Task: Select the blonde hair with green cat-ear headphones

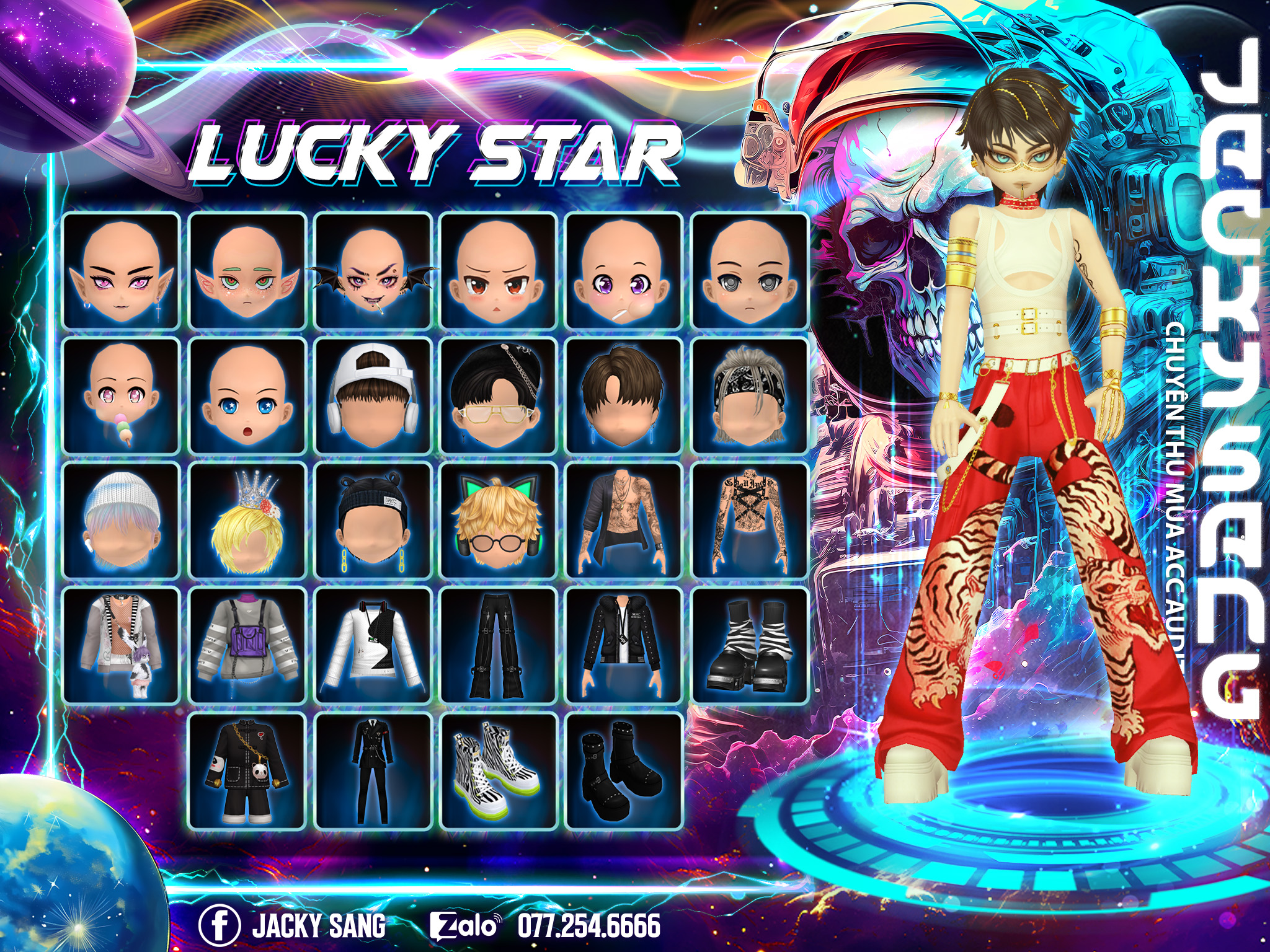Action: click(499, 521)
